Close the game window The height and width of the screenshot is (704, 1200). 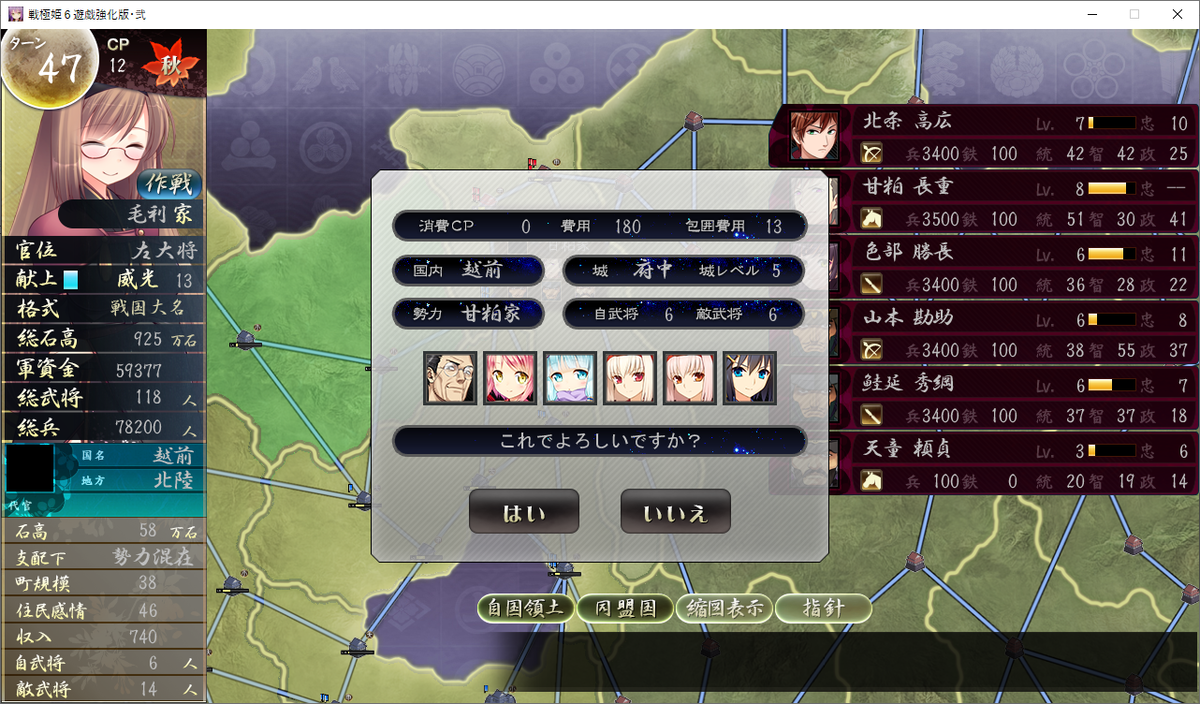point(1176,14)
